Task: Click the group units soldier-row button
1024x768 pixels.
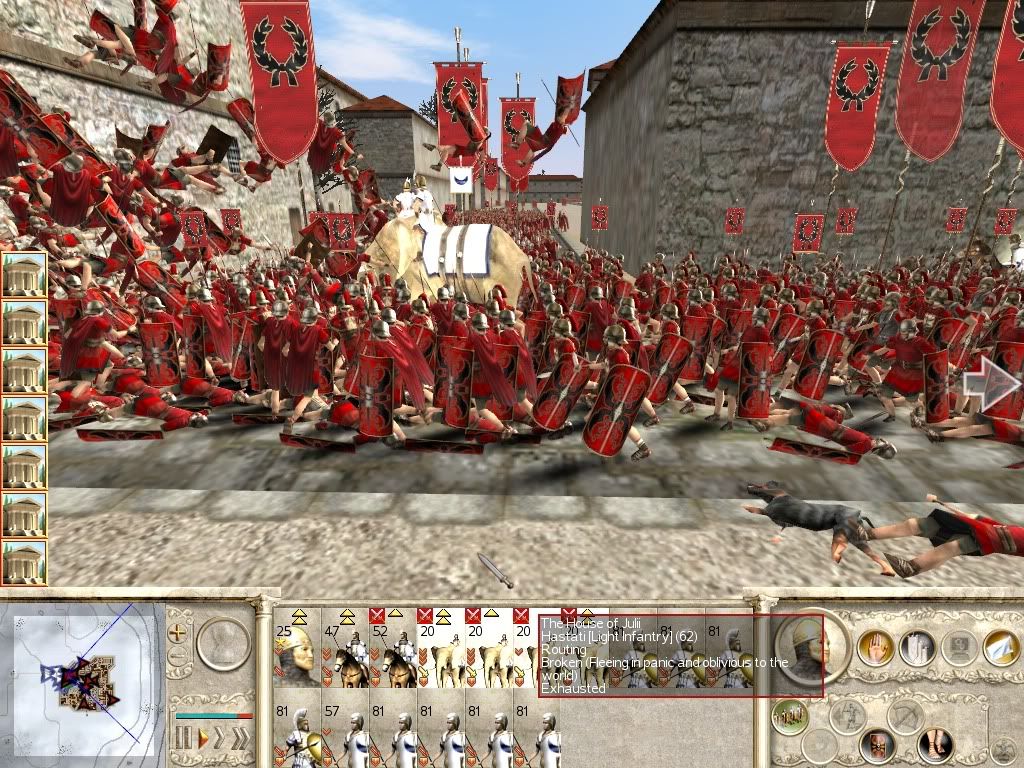Action: tap(791, 717)
